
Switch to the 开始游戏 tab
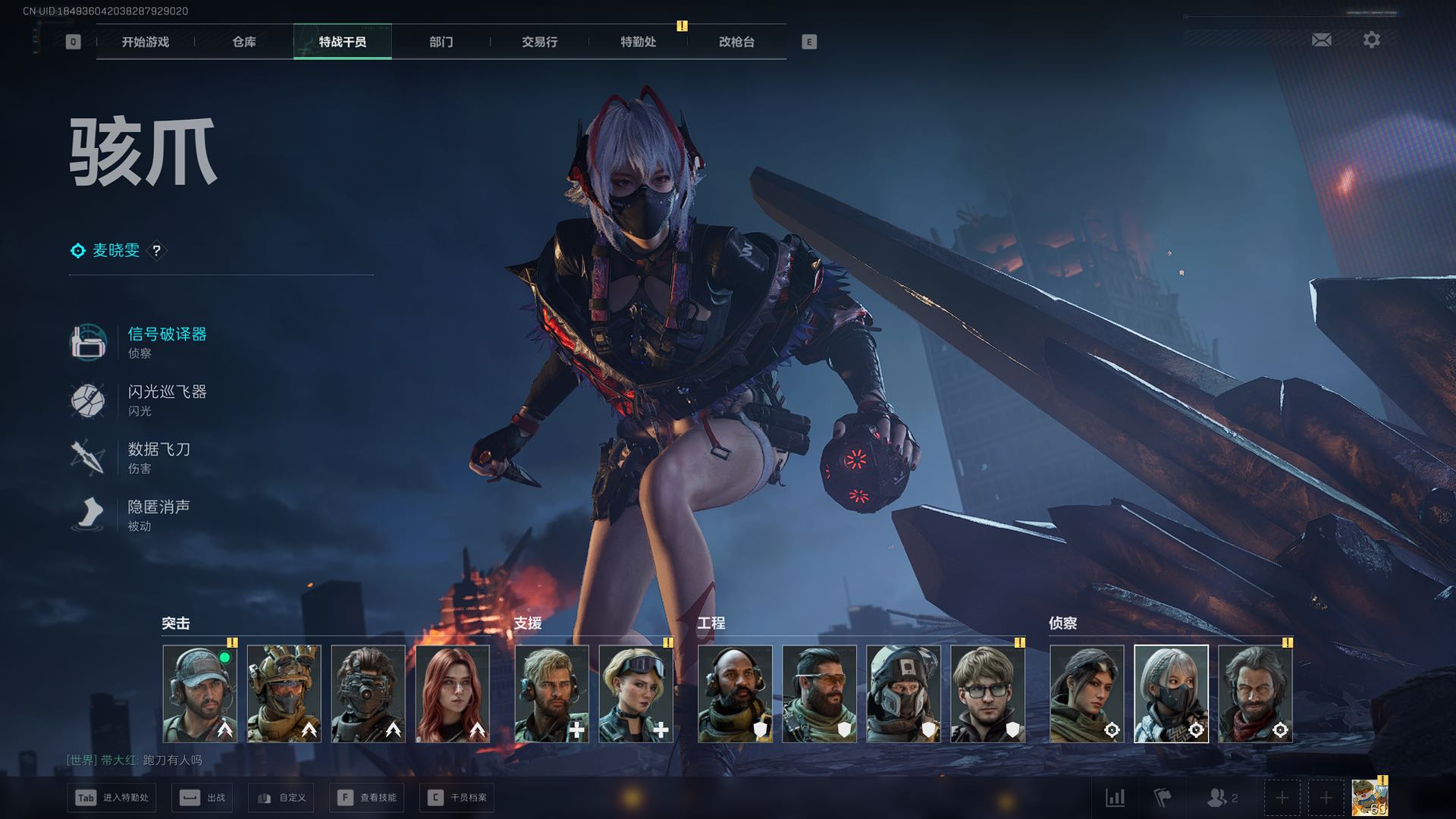145,42
